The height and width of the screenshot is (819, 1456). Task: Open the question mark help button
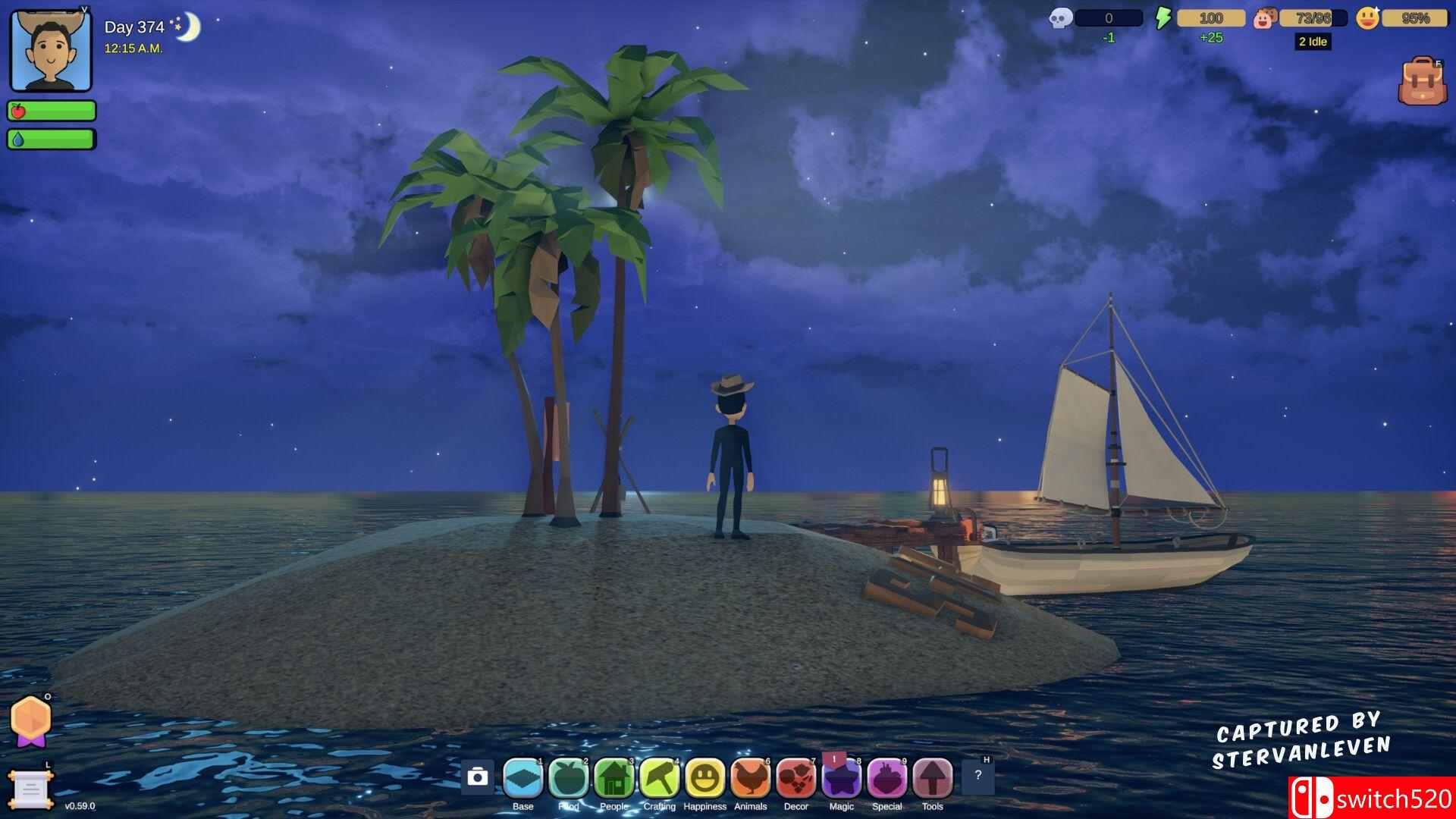coord(977,776)
